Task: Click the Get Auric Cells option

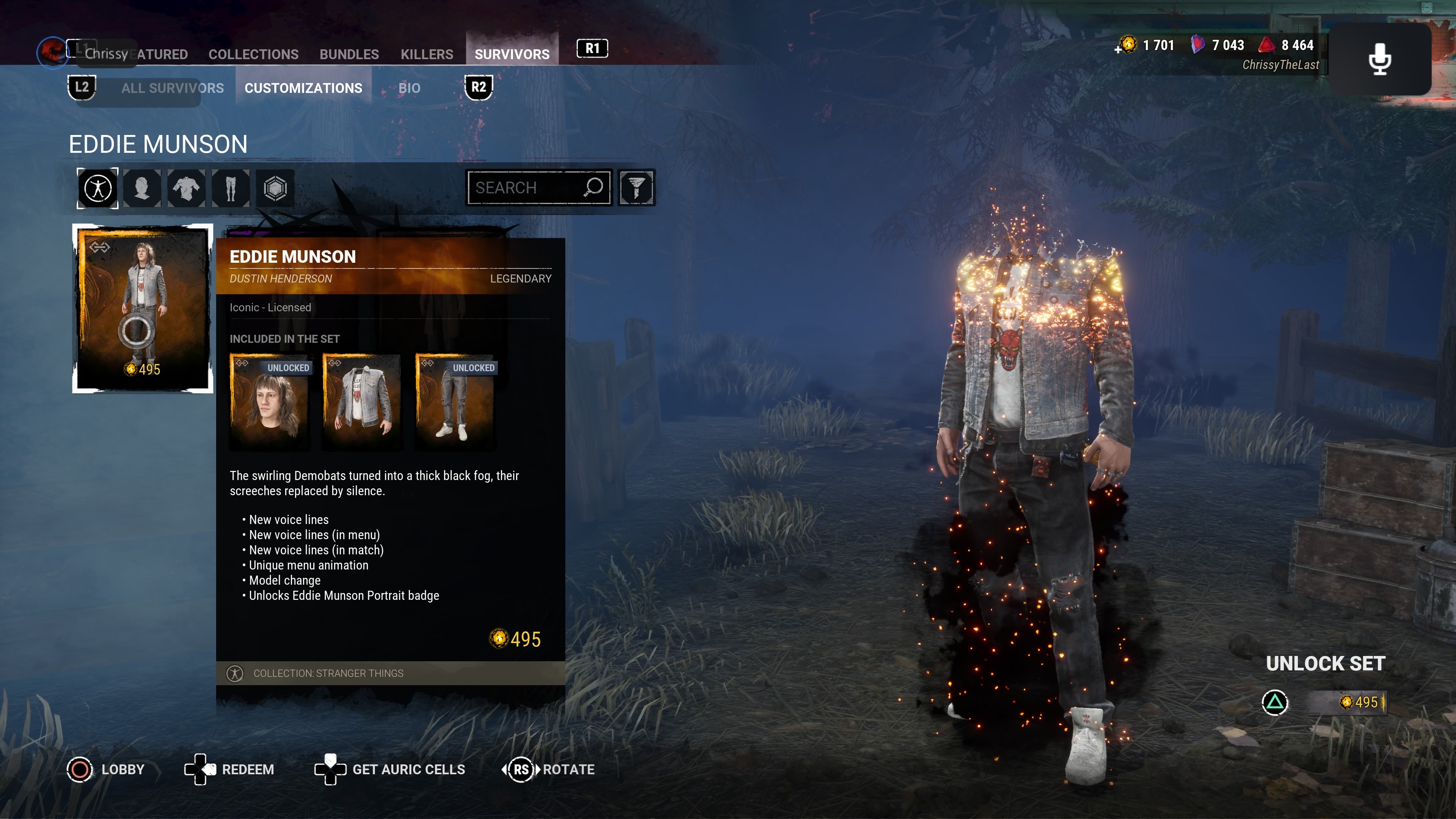Action: pos(408,769)
